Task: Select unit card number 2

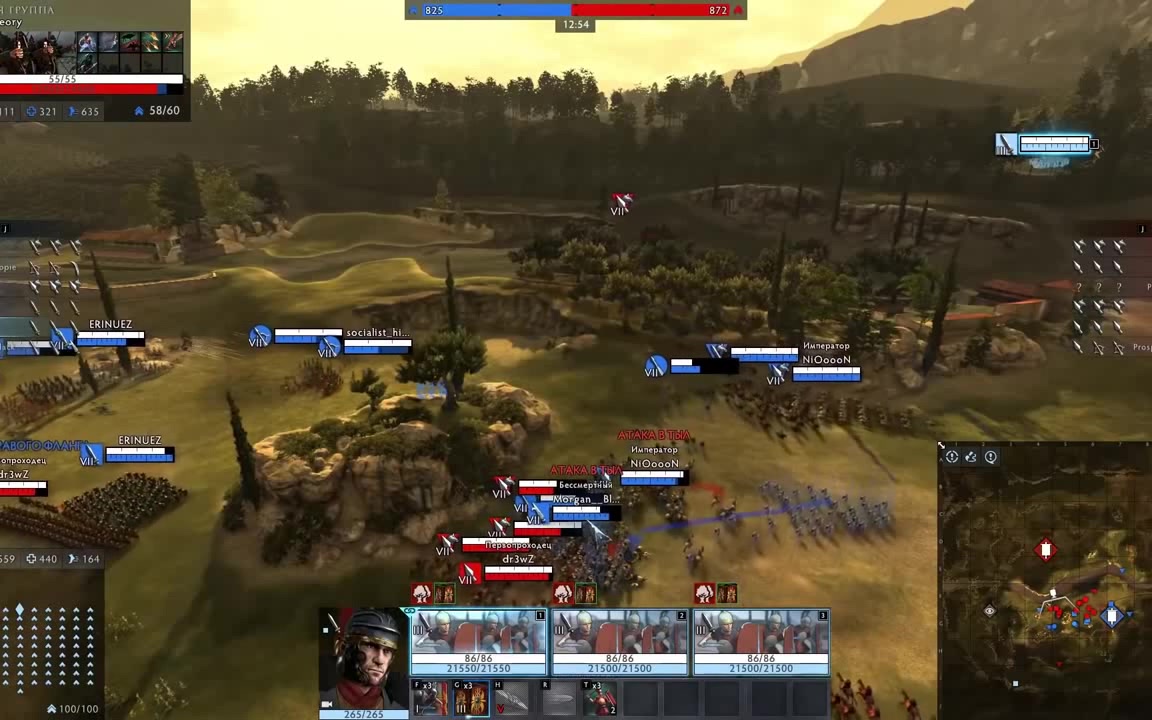Action: click(x=619, y=640)
